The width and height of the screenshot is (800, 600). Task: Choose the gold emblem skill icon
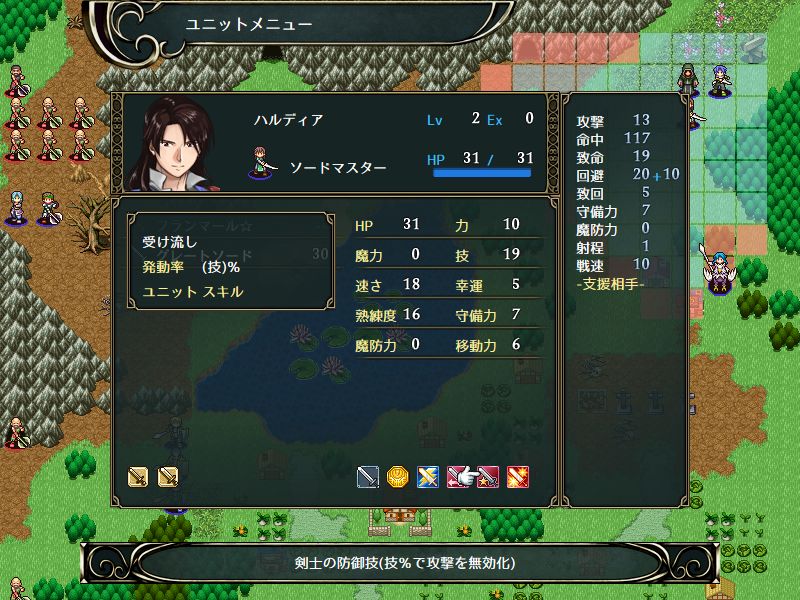pyautogui.click(x=398, y=477)
